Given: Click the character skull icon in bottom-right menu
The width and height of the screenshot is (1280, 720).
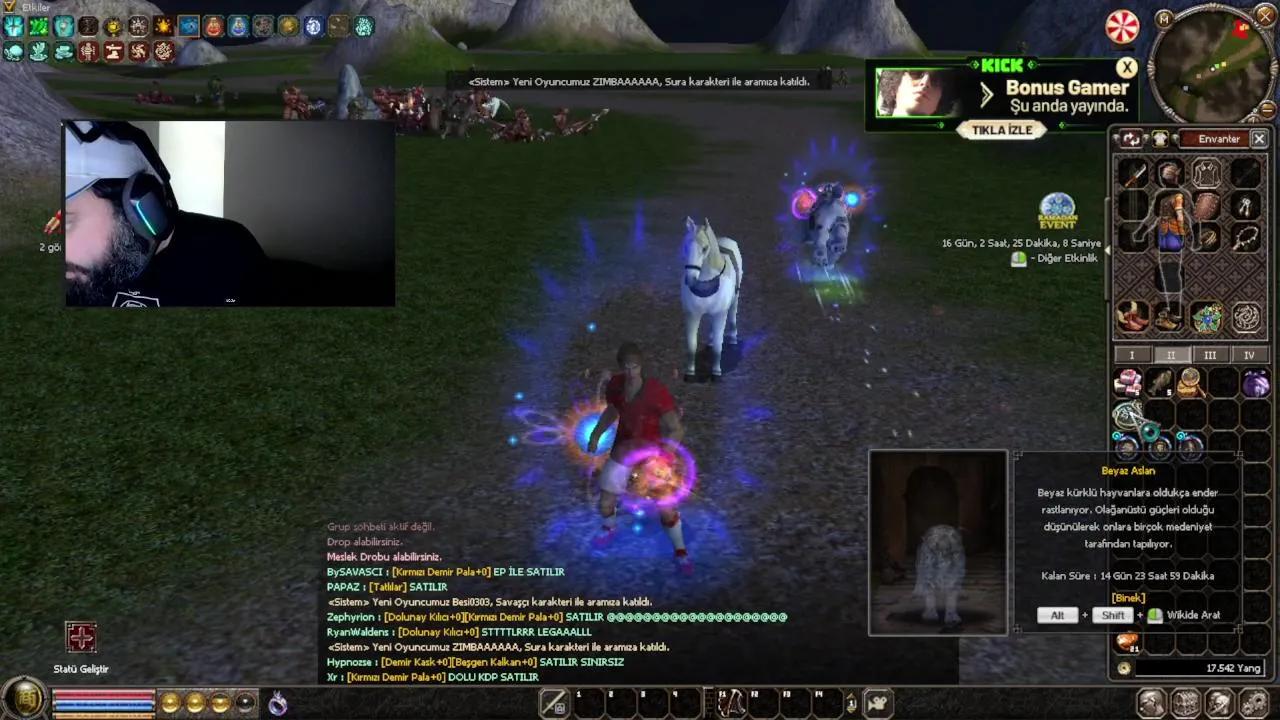Looking at the screenshot, I should pyautogui.click(x=1221, y=703).
